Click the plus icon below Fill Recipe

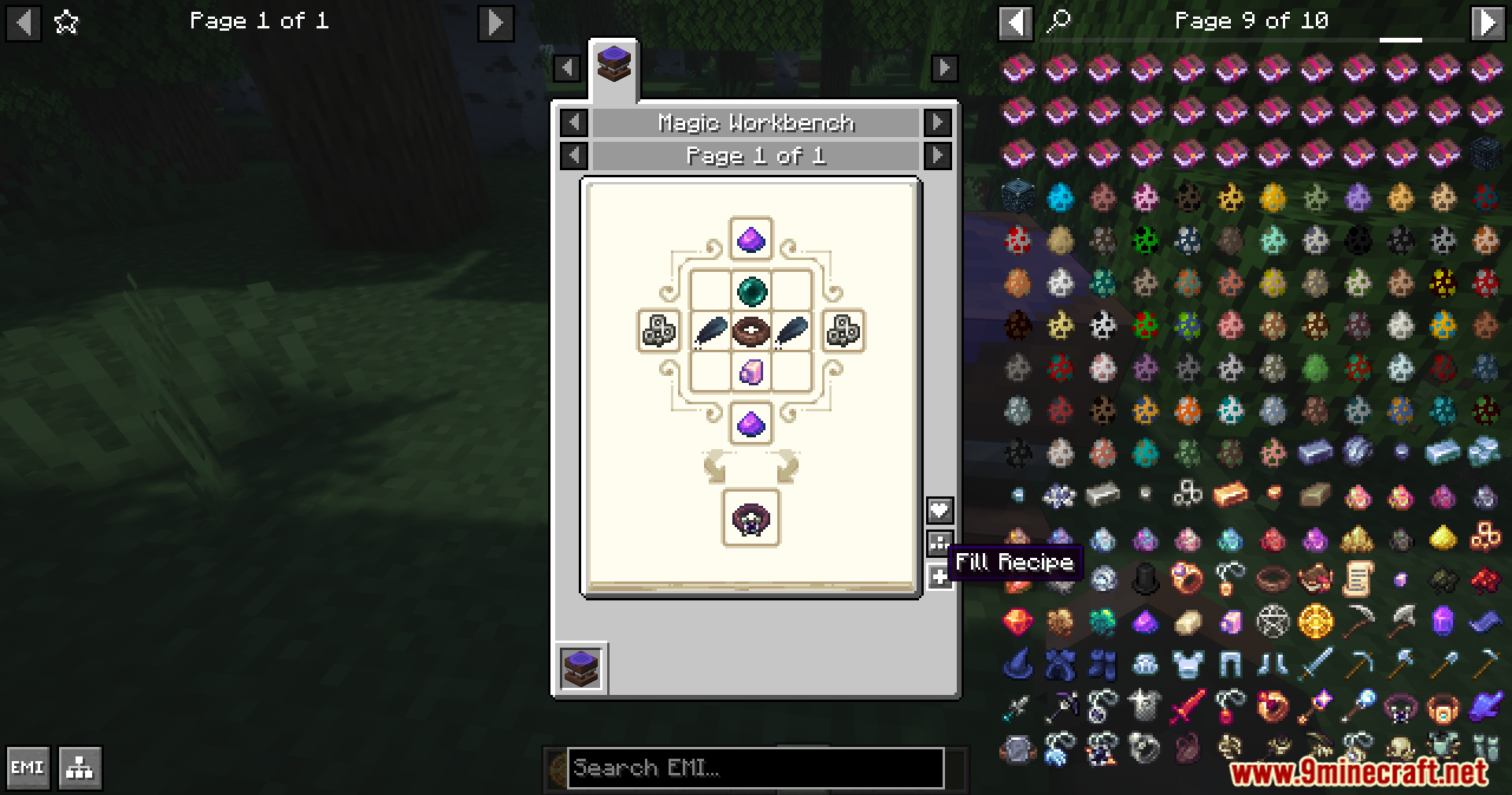[x=939, y=578]
